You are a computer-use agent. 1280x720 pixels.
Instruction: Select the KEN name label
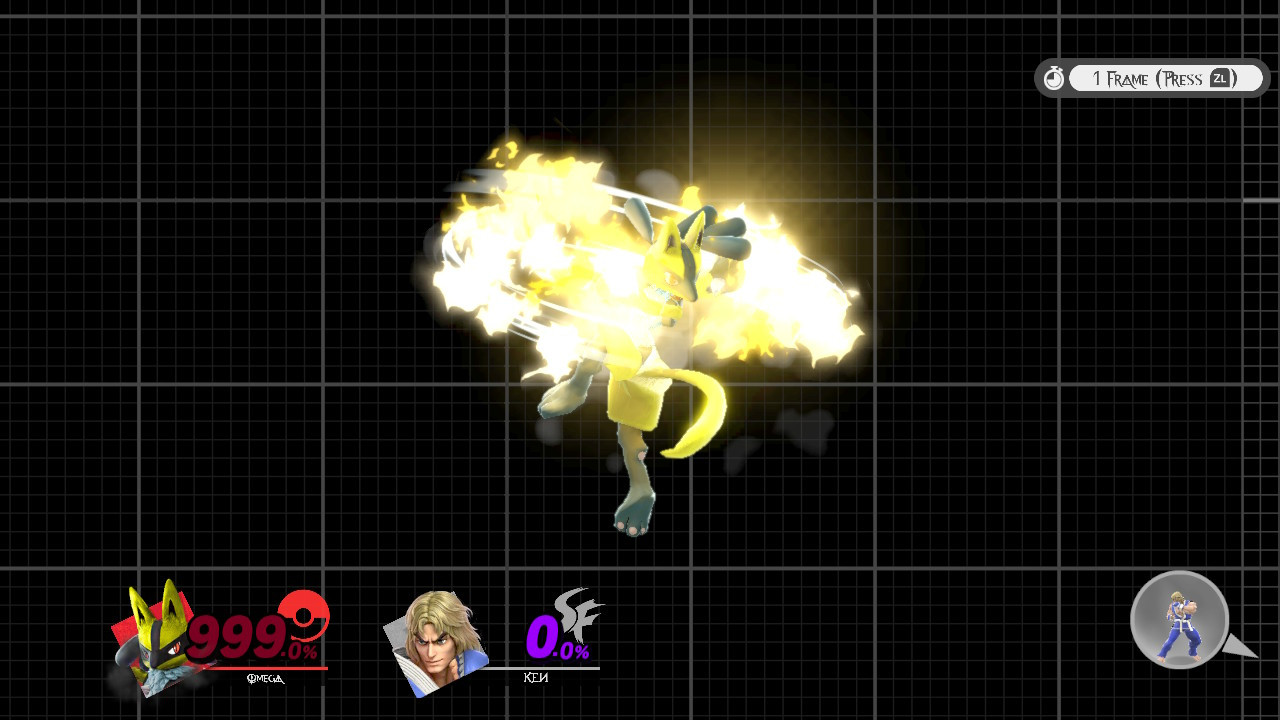[537, 676]
